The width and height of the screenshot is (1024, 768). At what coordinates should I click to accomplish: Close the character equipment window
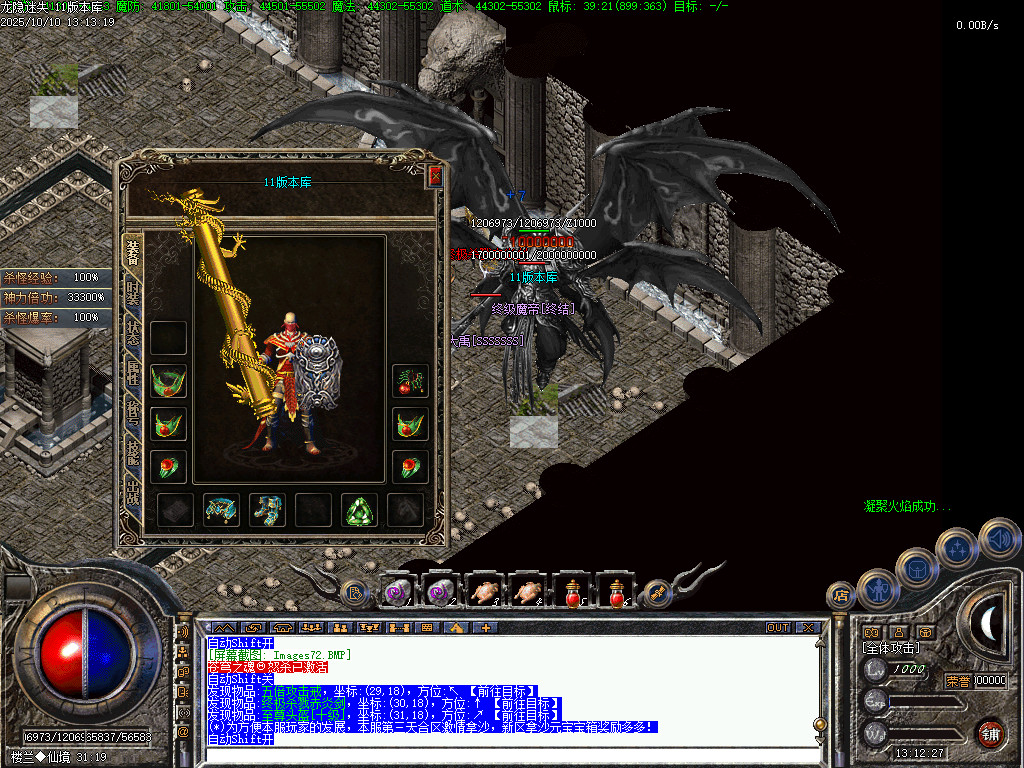[435, 177]
